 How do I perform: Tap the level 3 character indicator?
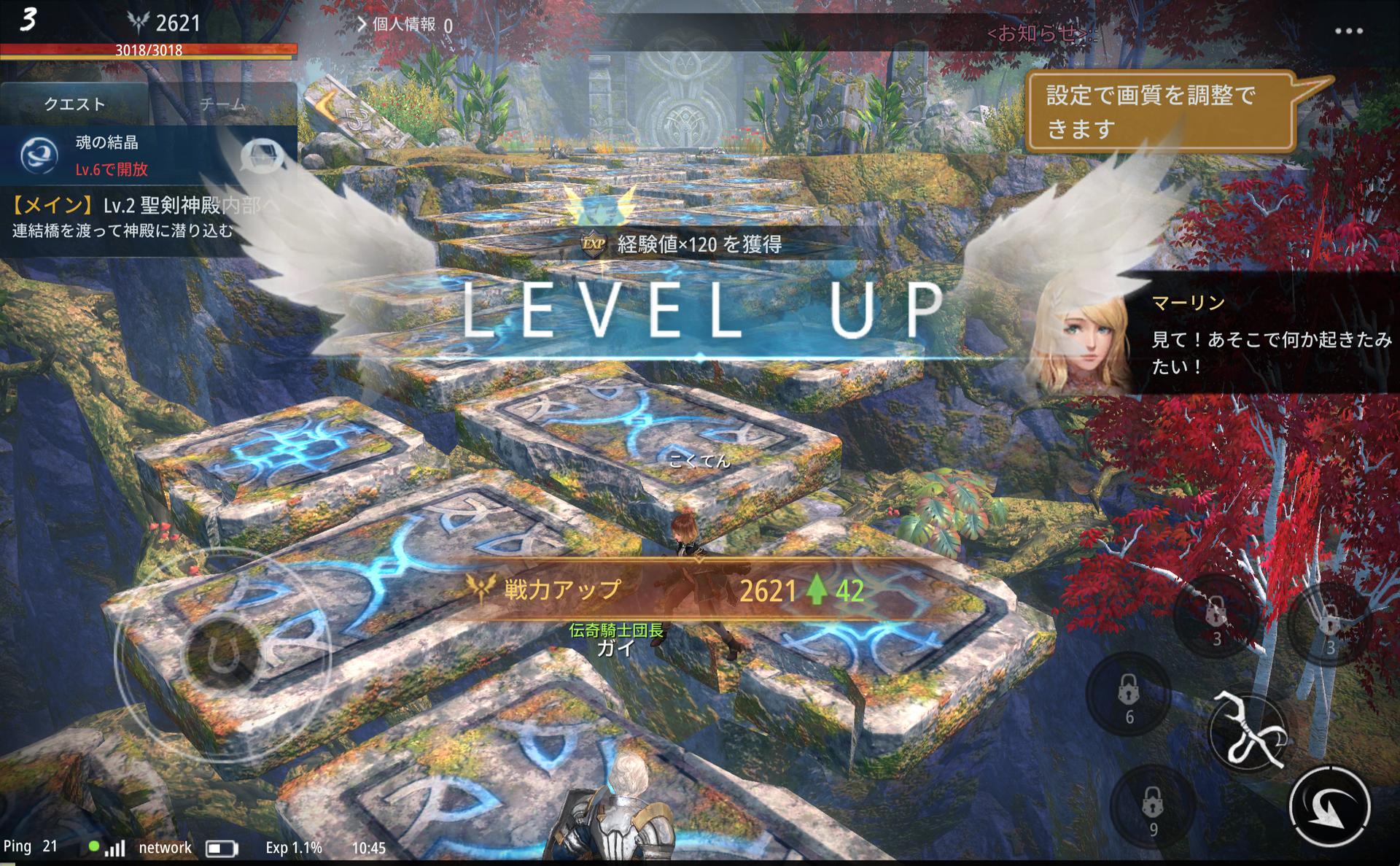[x=28, y=20]
